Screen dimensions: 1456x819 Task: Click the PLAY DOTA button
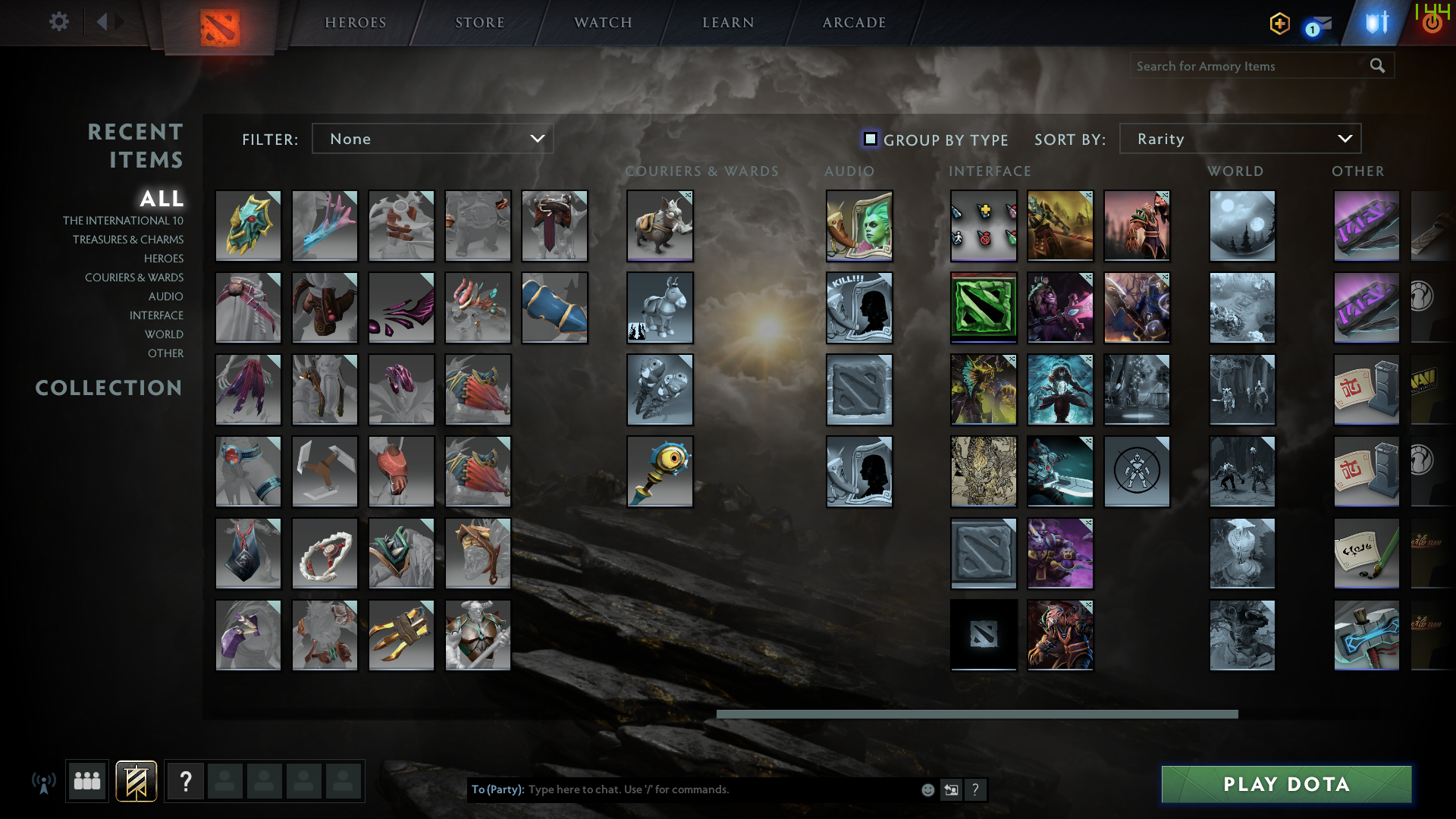pyautogui.click(x=1285, y=784)
